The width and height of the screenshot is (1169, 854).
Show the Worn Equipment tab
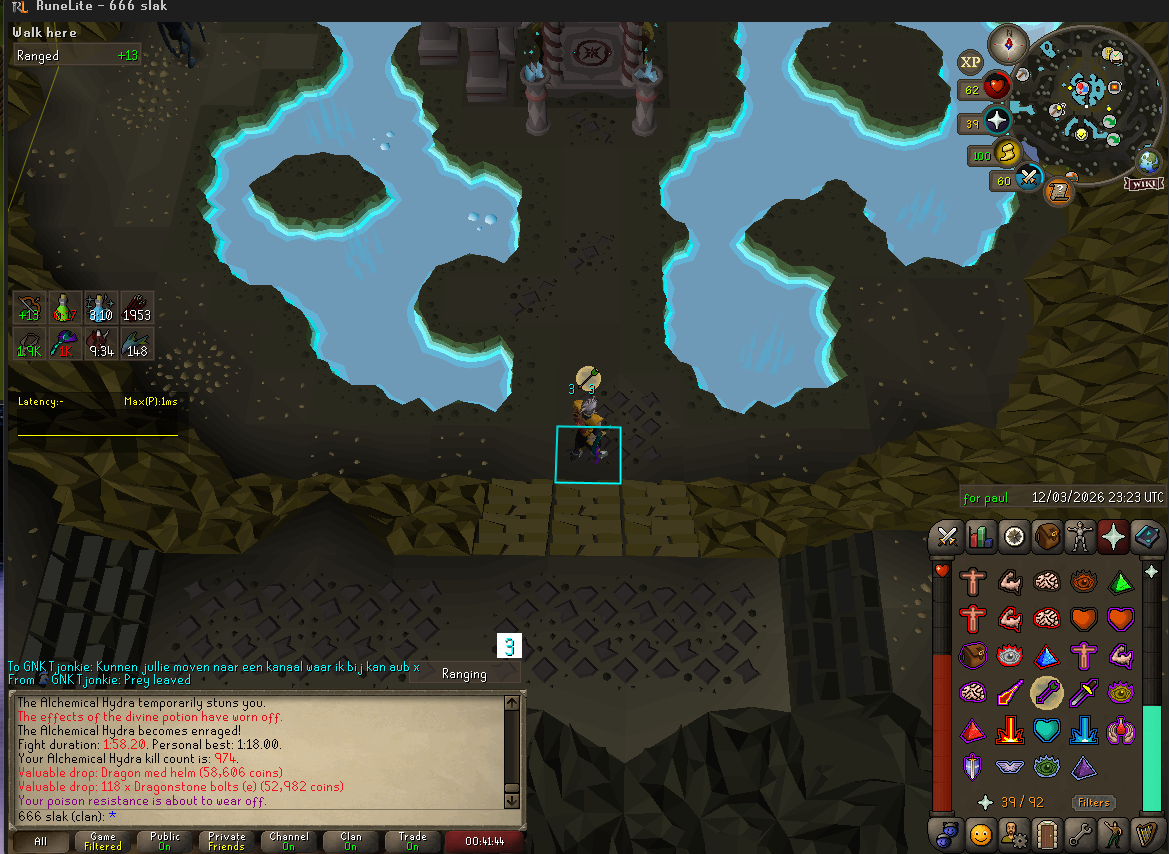tap(1080, 537)
